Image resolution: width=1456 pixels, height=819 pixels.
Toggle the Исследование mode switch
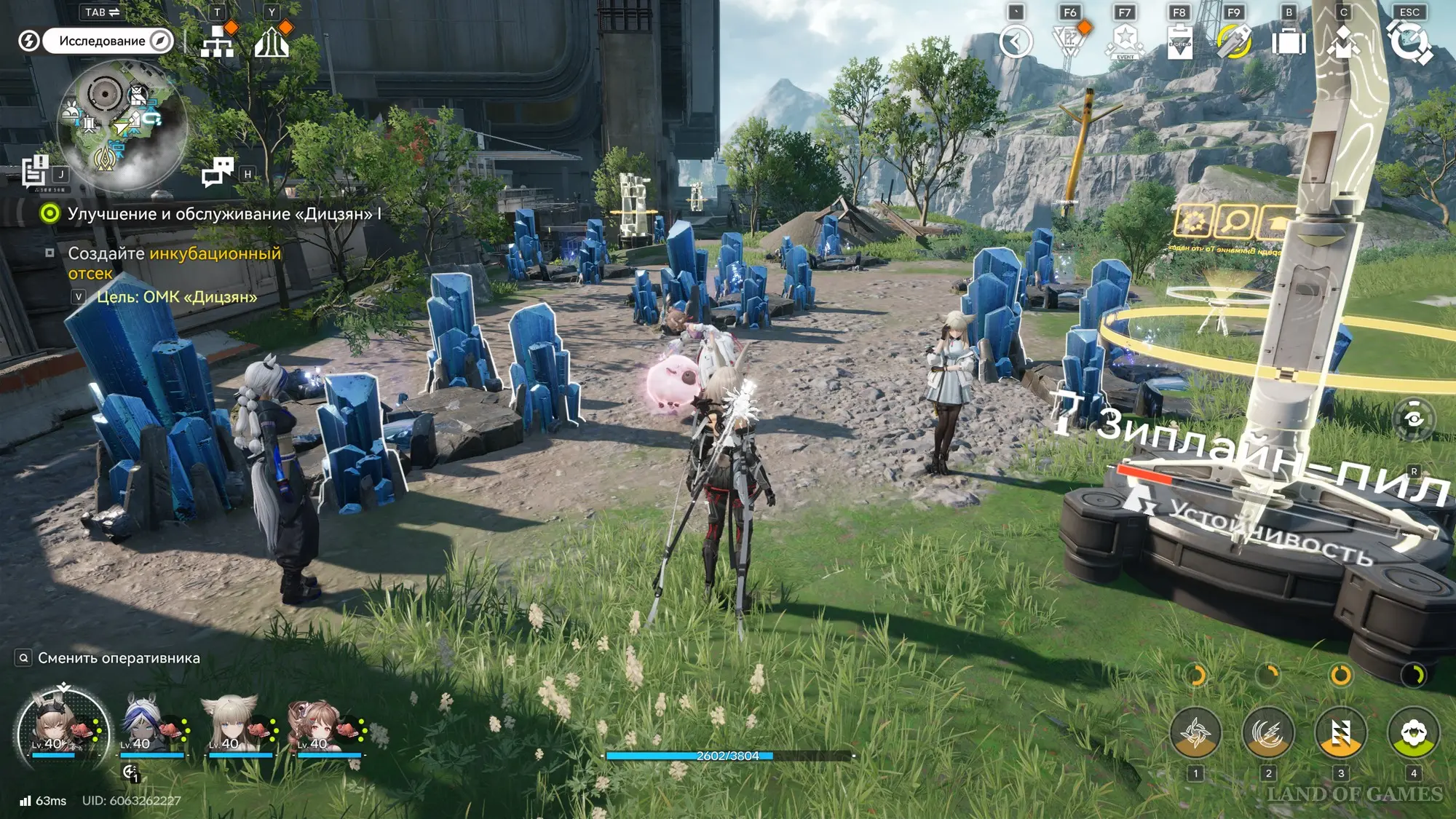coord(107,41)
